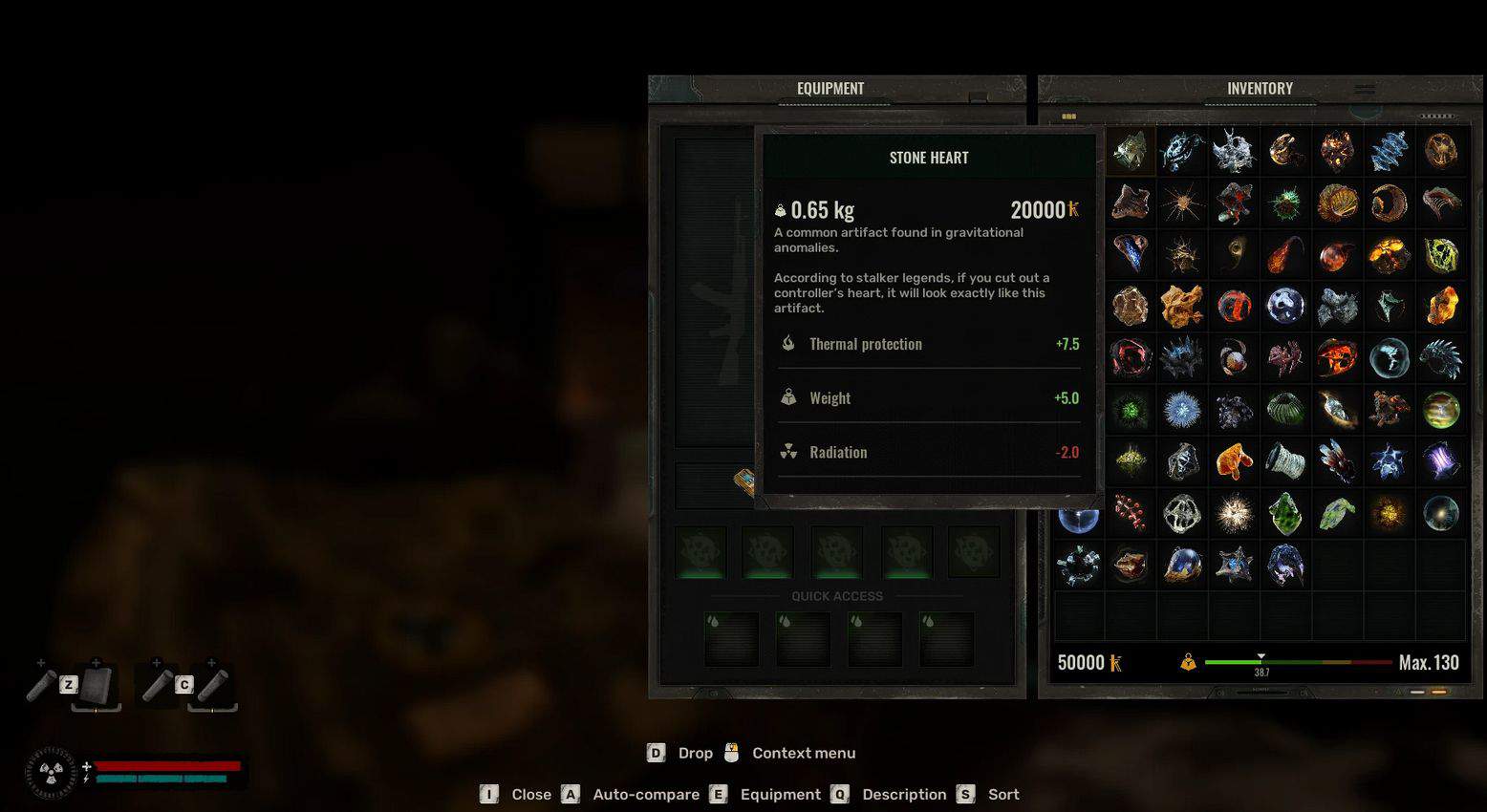Select the yellow-green cage-shaped artifact
Screen dimensions: 1487x812
click(1440, 255)
